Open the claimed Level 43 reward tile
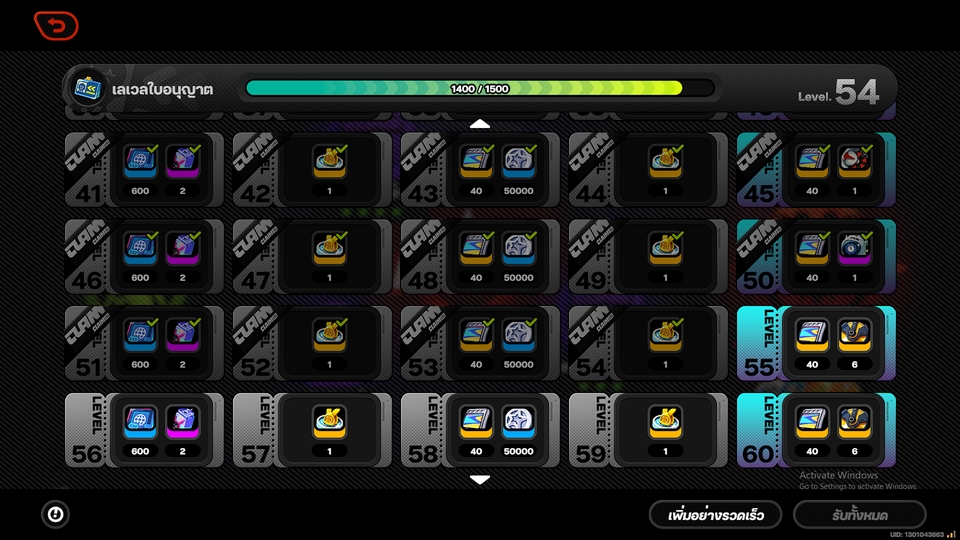This screenshot has height=540, width=960. pyautogui.click(x=480, y=170)
